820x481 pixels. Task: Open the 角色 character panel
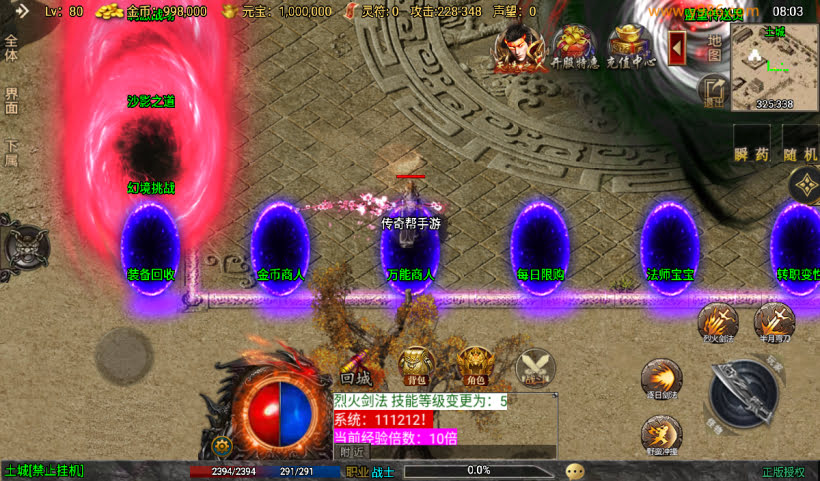[x=474, y=365]
